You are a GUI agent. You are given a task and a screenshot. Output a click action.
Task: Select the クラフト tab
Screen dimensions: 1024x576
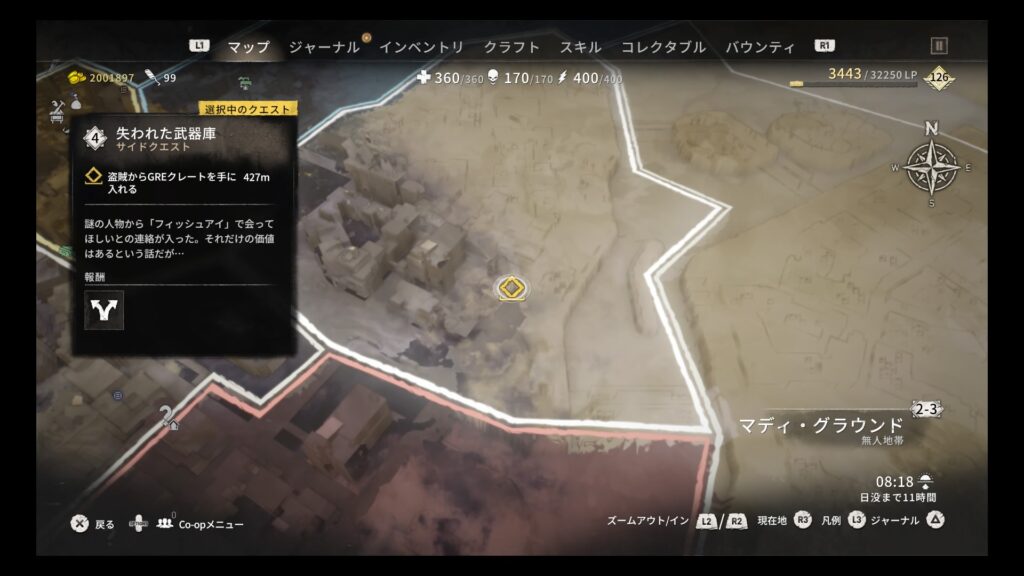(x=511, y=47)
